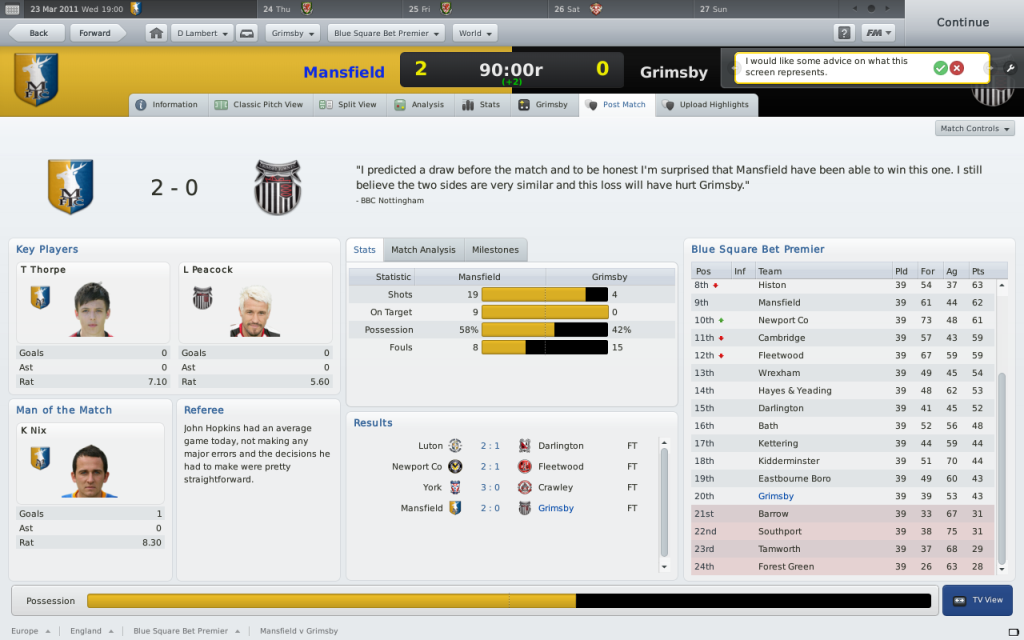Go Back to previous screen
The height and width of the screenshot is (640, 1024).
[38, 33]
